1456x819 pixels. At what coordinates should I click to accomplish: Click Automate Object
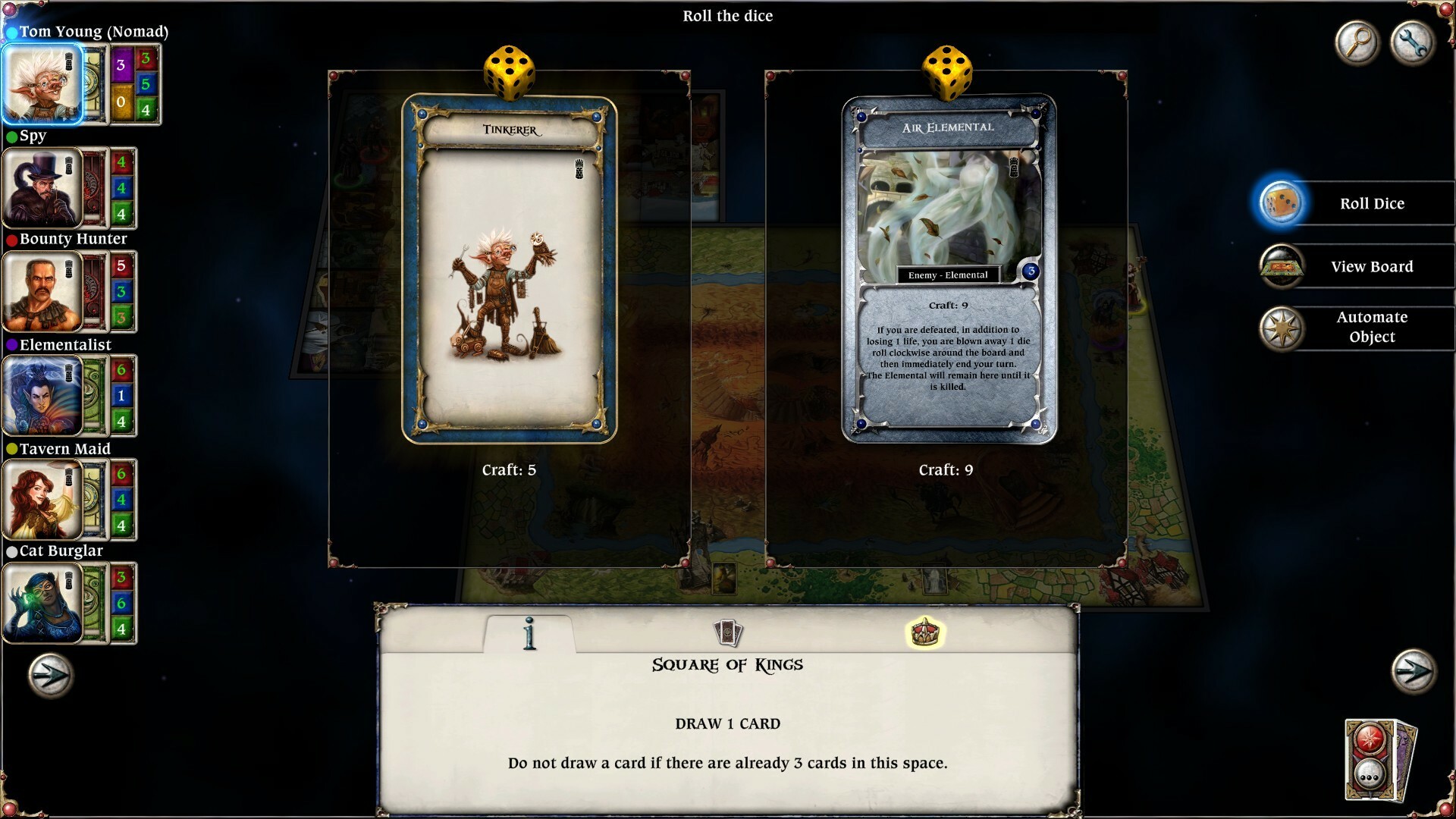click(x=1373, y=328)
